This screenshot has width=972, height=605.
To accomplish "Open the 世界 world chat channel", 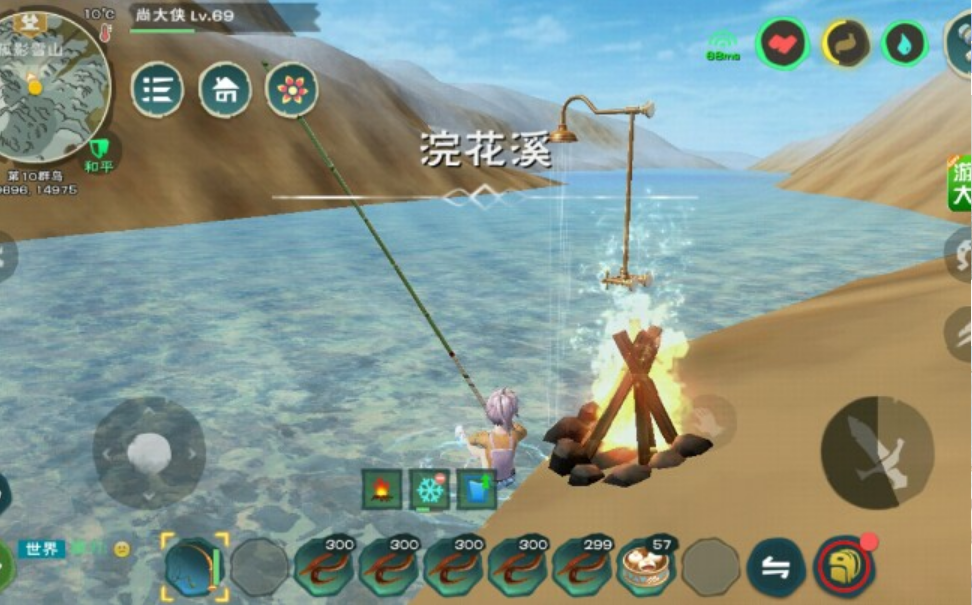I will coord(42,549).
